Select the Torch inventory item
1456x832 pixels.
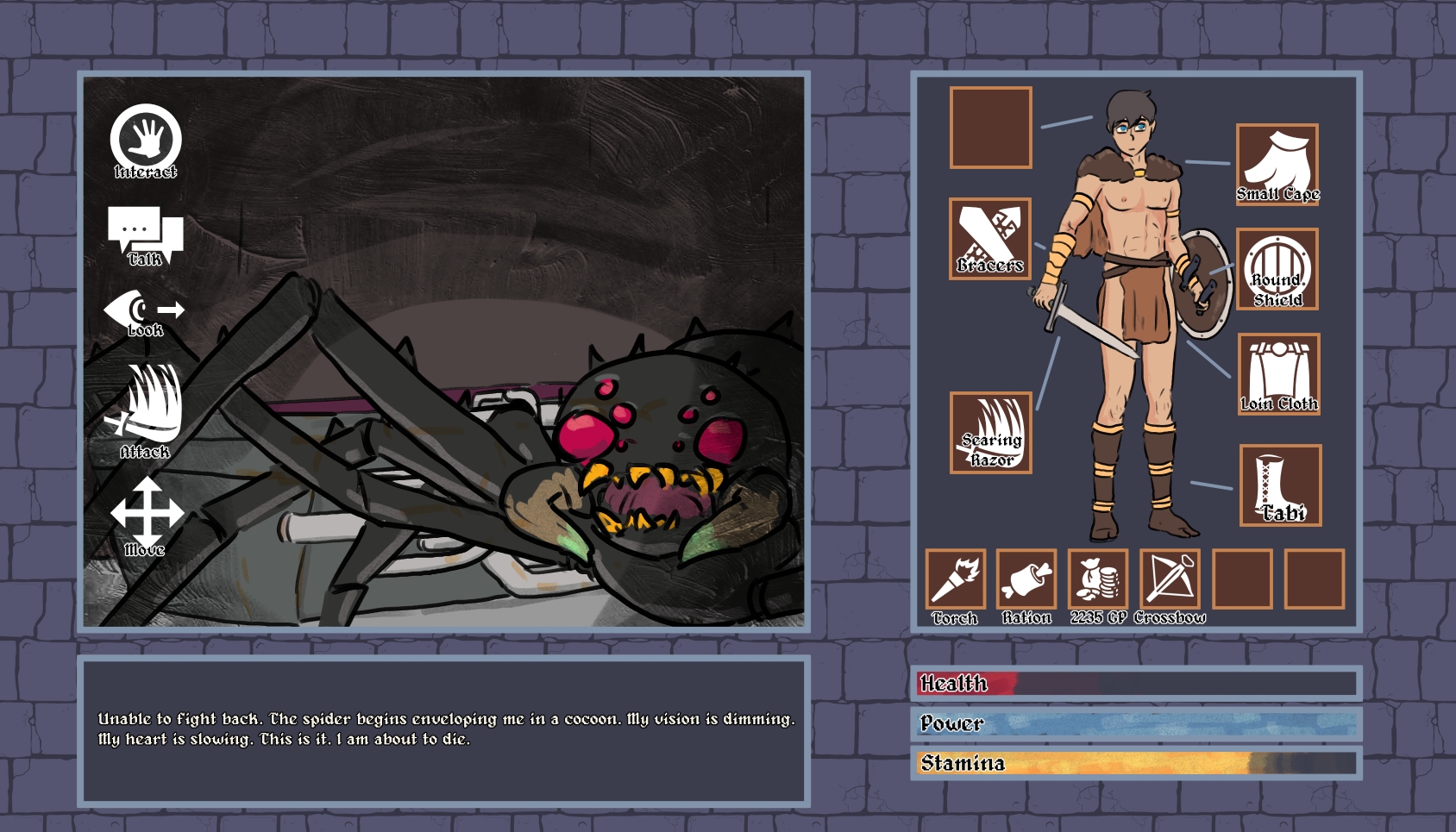point(955,579)
